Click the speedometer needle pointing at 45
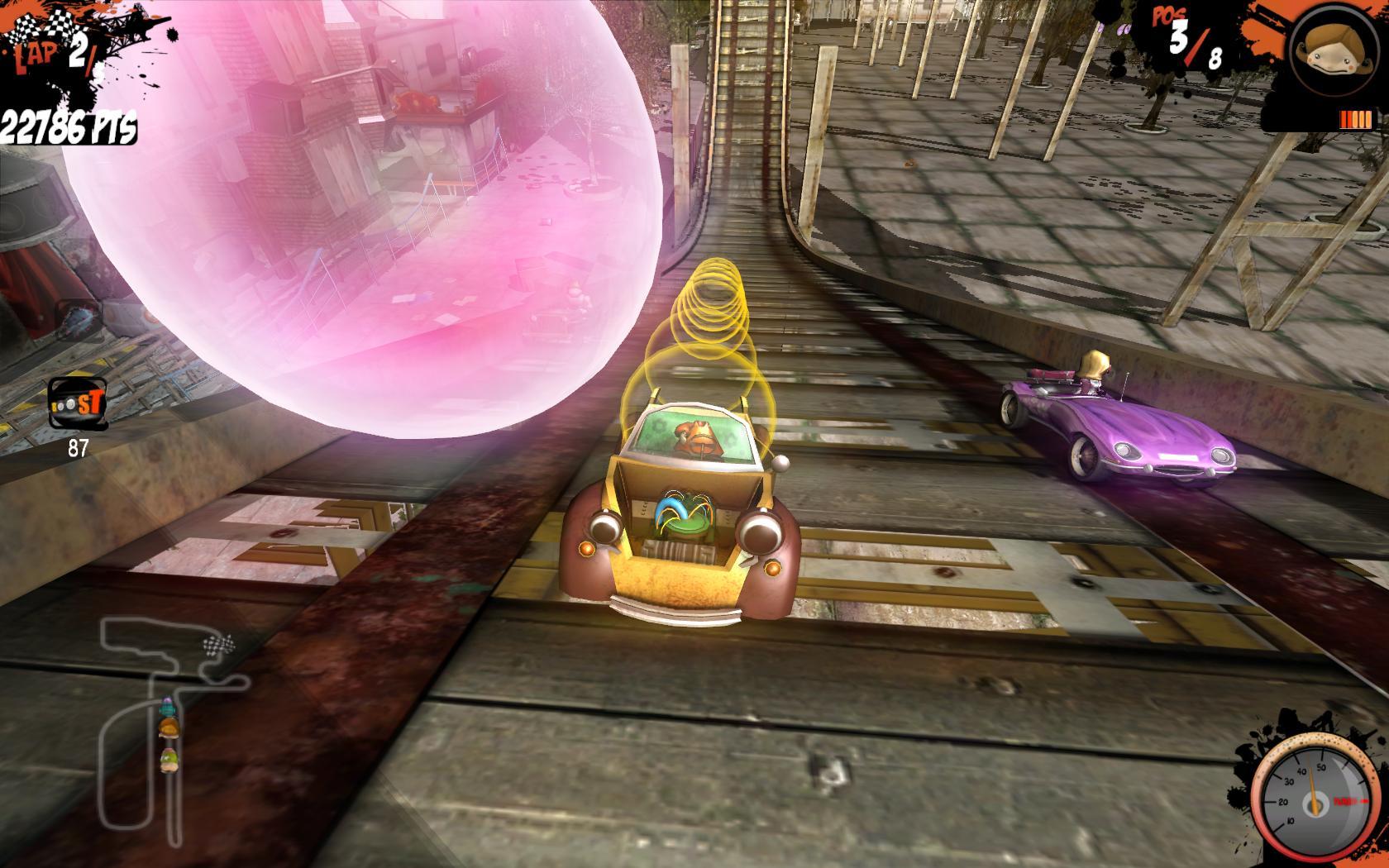 click(x=1313, y=781)
